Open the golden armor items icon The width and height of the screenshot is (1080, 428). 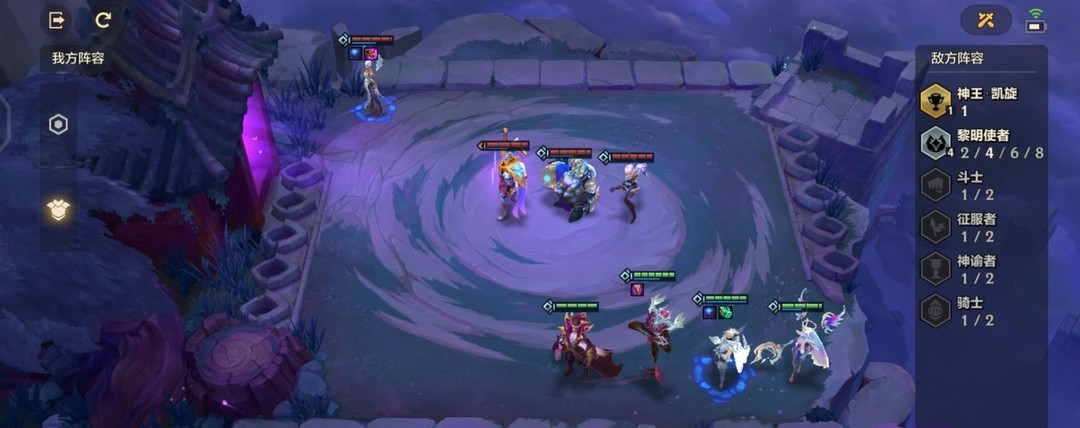coord(58,208)
